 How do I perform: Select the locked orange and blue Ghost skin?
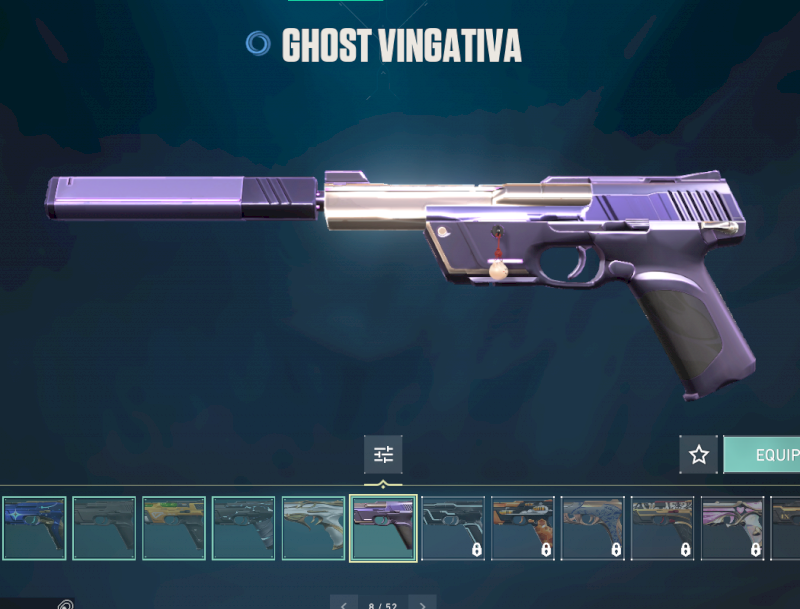[523, 528]
